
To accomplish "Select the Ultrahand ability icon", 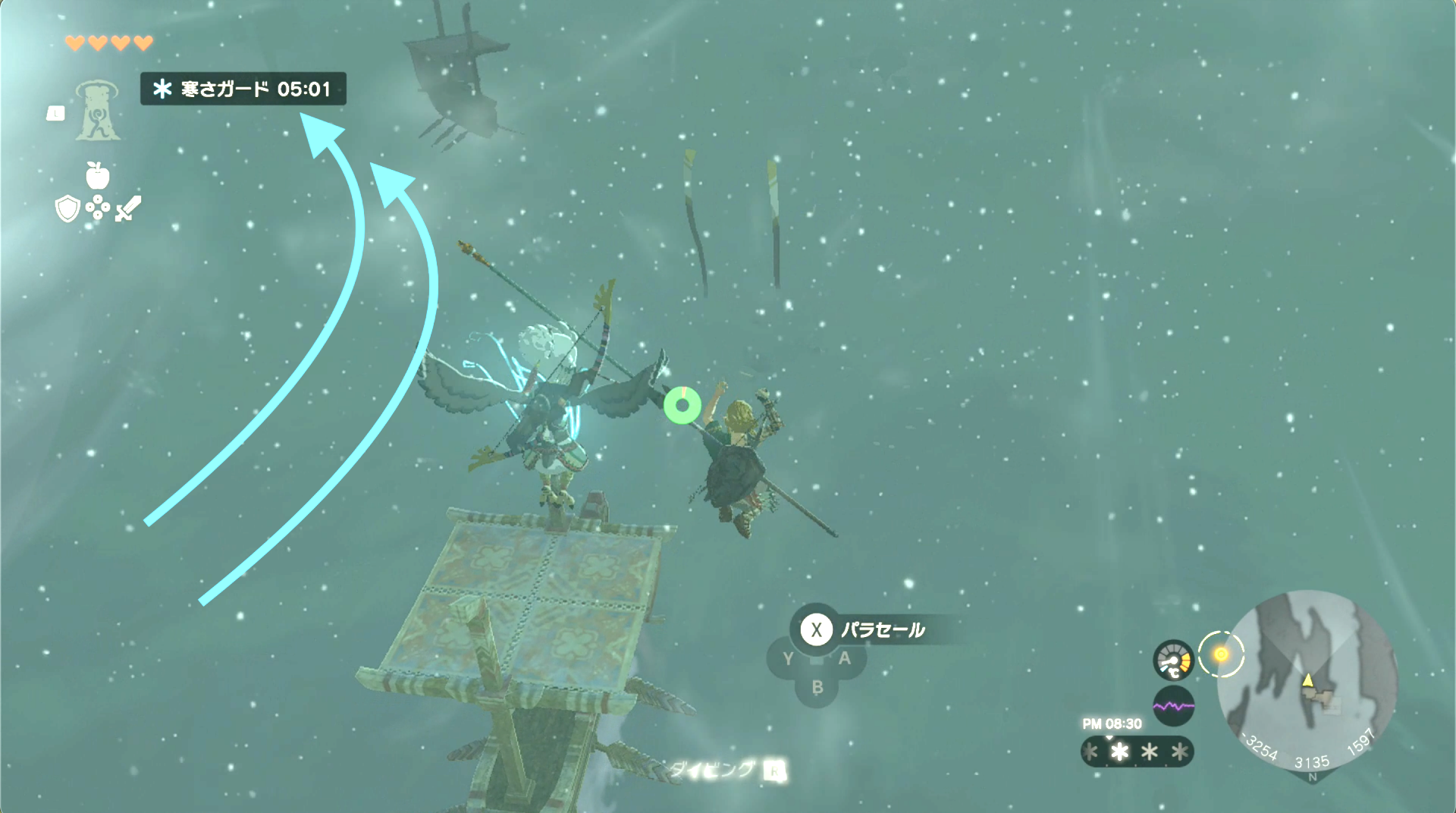I will coord(96,113).
